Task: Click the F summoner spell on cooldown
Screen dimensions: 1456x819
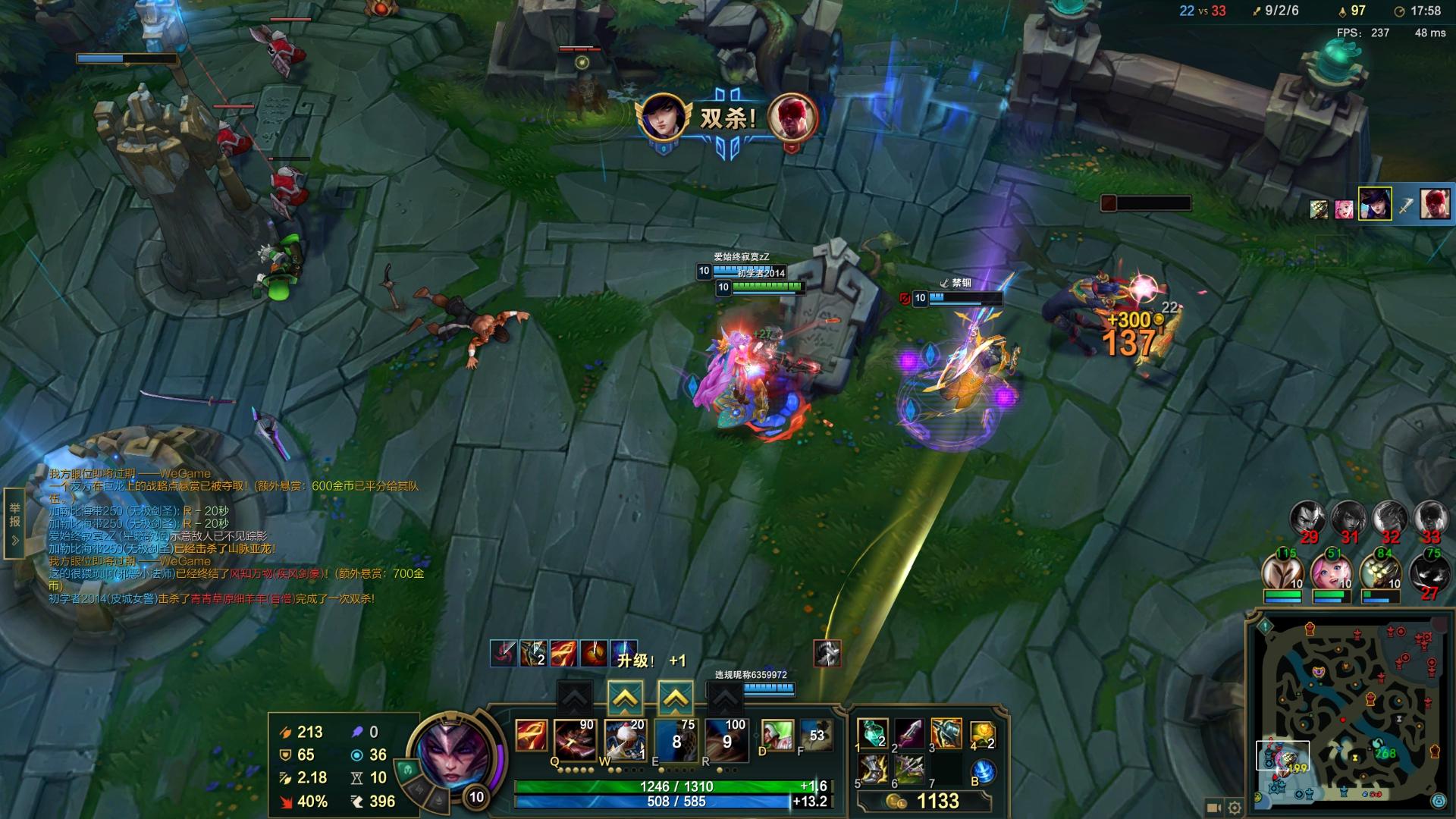Action: pyautogui.click(x=815, y=736)
